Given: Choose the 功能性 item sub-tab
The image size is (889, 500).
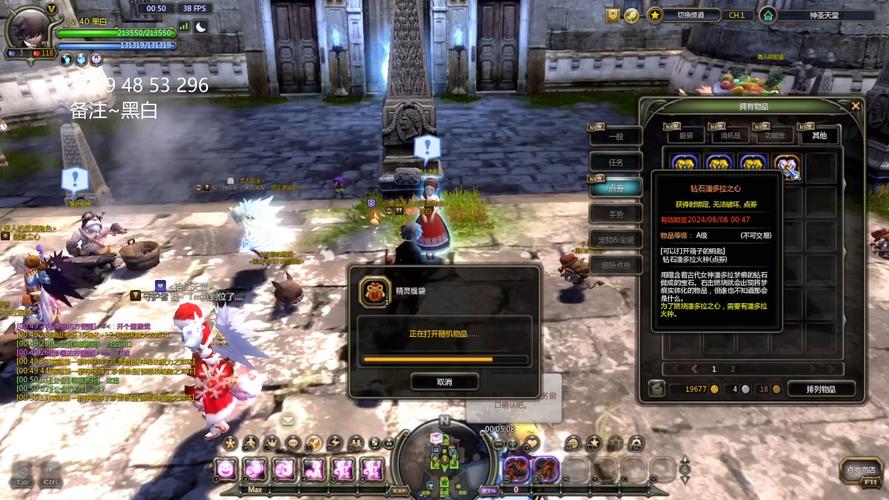Looking at the screenshot, I should click(x=774, y=135).
